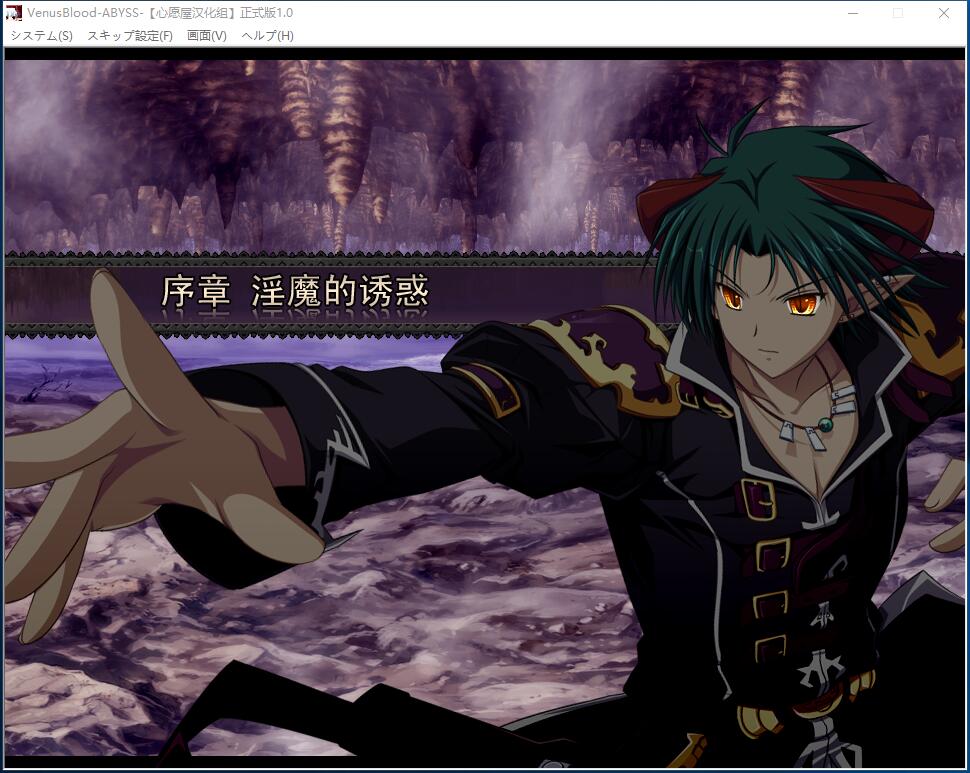Minimize the game window
This screenshot has width=970, height=773.
pyautogui.click(x=853, y=13)
